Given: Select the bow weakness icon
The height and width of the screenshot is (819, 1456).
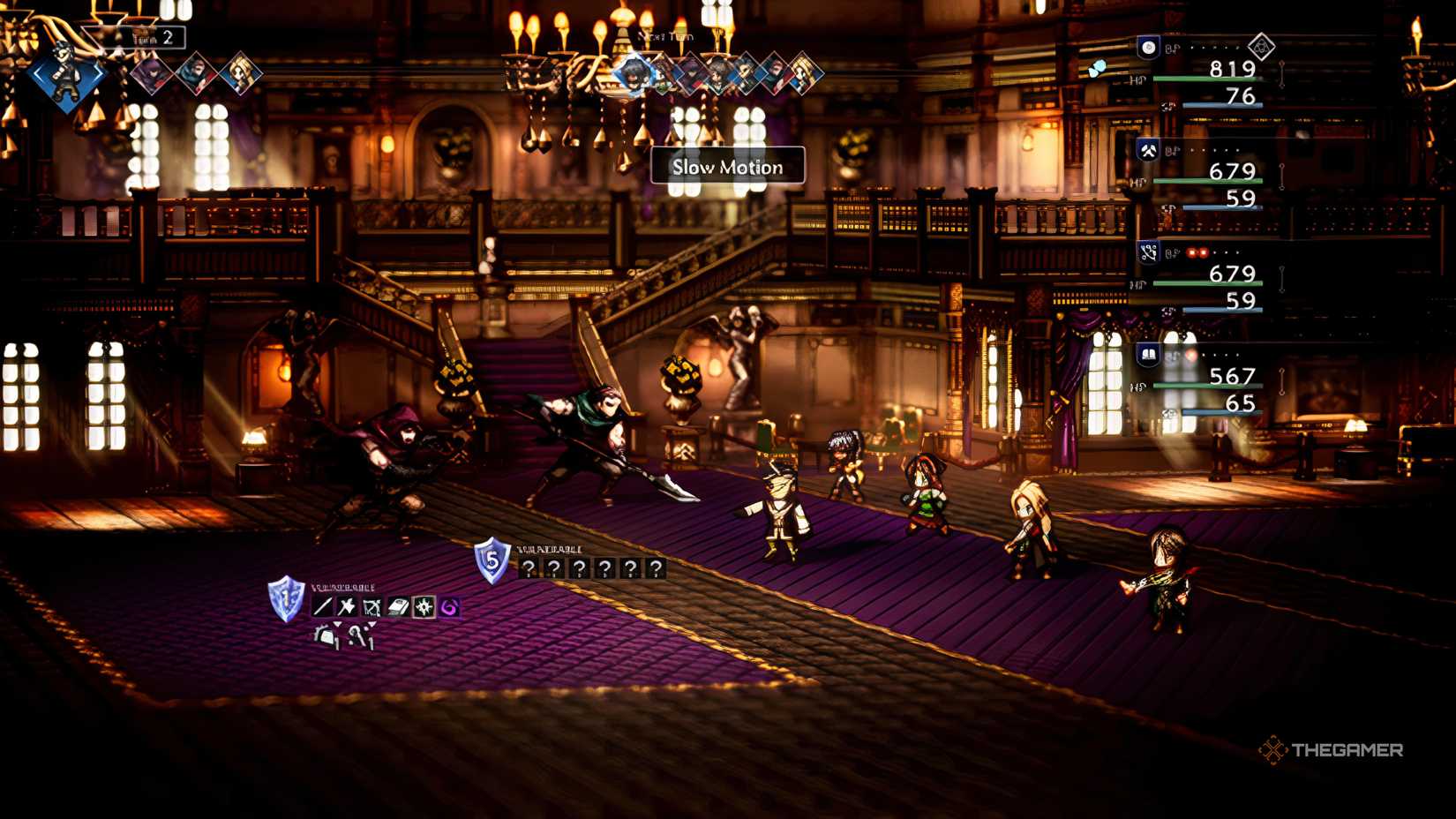Looking at the screenshot, I should (372, 606).
